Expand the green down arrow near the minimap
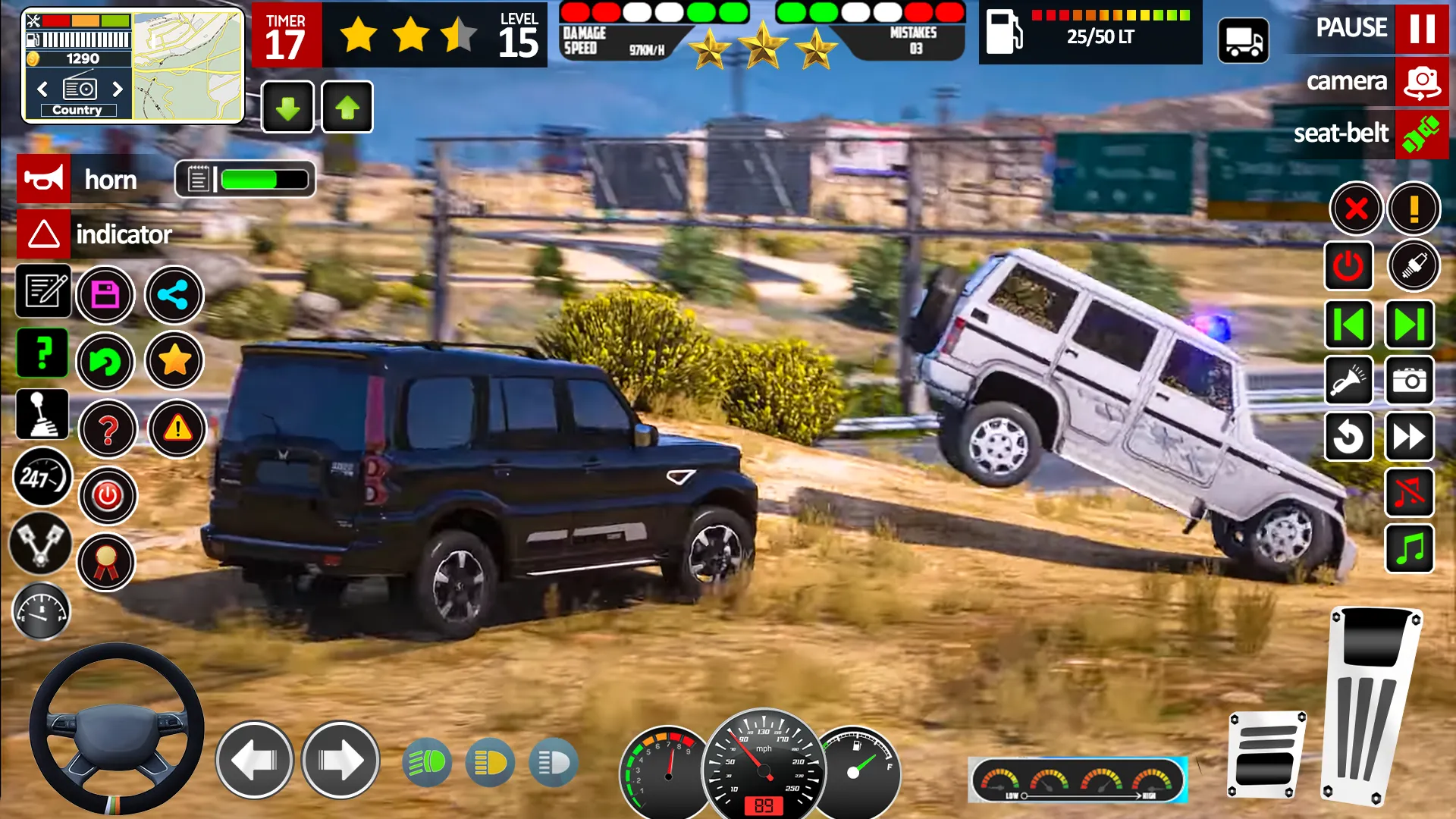Image resolution: width=1456 pixels, height=819 pixels. coord(287,107)
